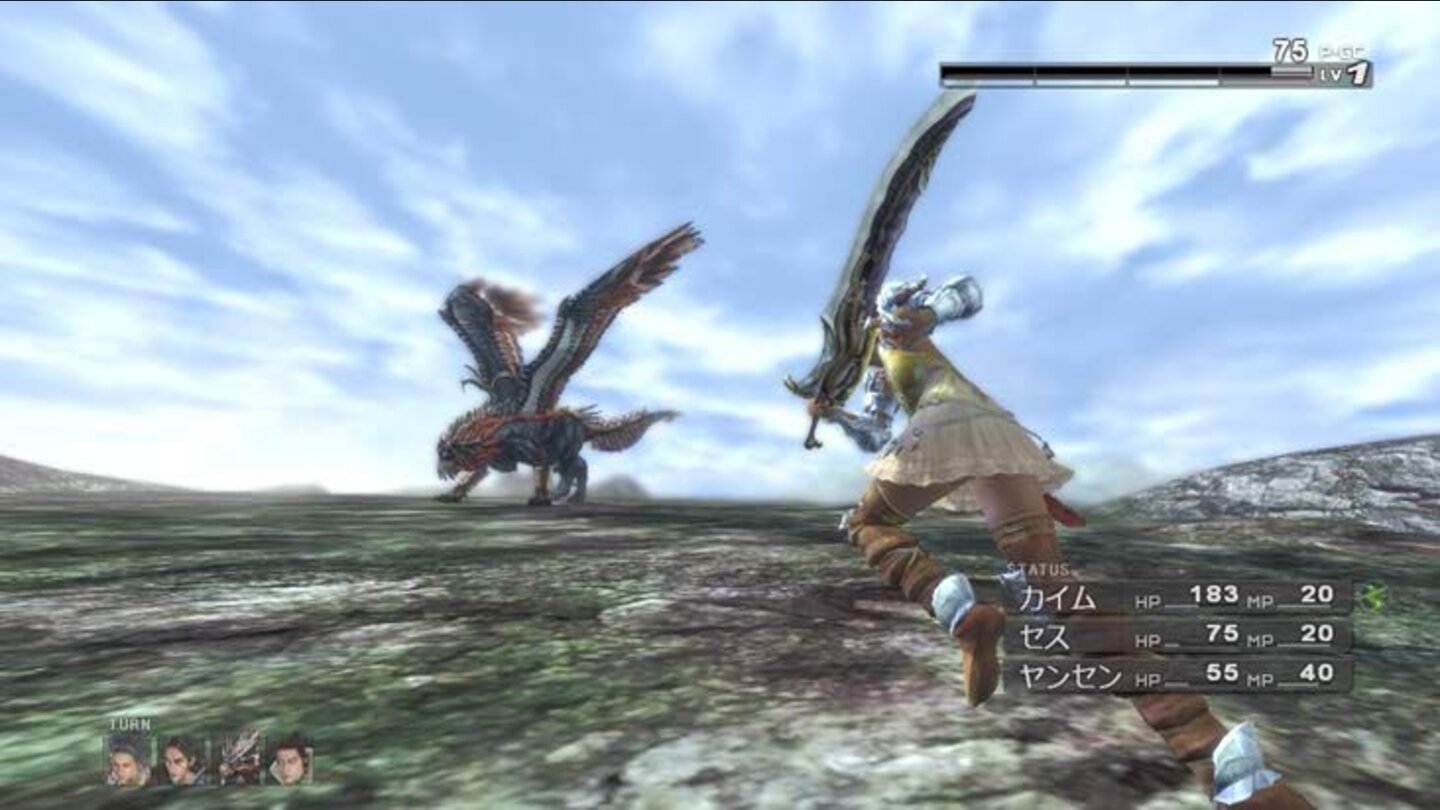The width and height of the screenshot is (1440, 810).
Task: Toggle the TURN order display label
Action: (128, 725)
